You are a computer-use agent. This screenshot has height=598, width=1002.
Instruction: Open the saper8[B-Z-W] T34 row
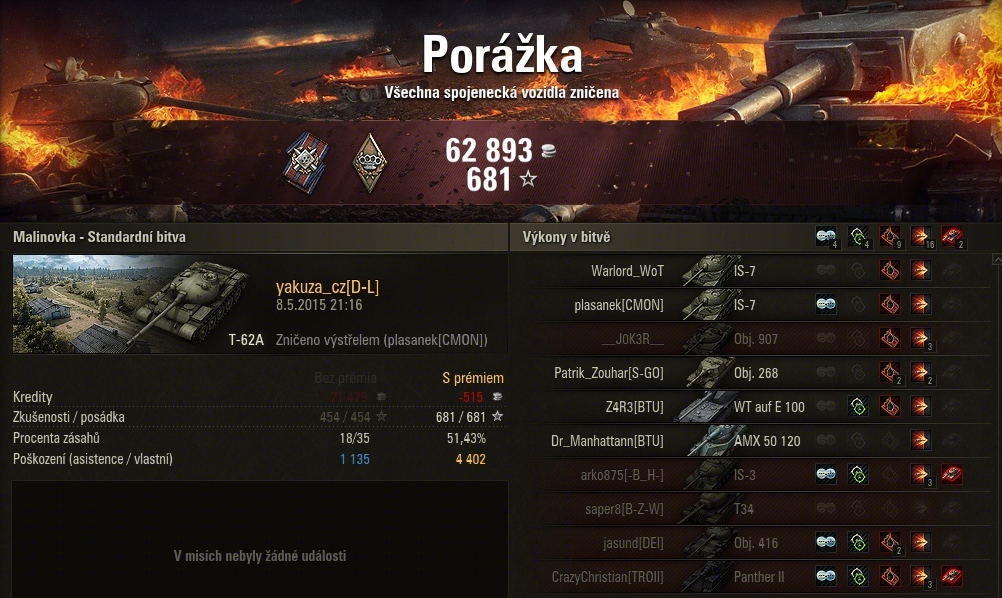[x=624, y=509]
